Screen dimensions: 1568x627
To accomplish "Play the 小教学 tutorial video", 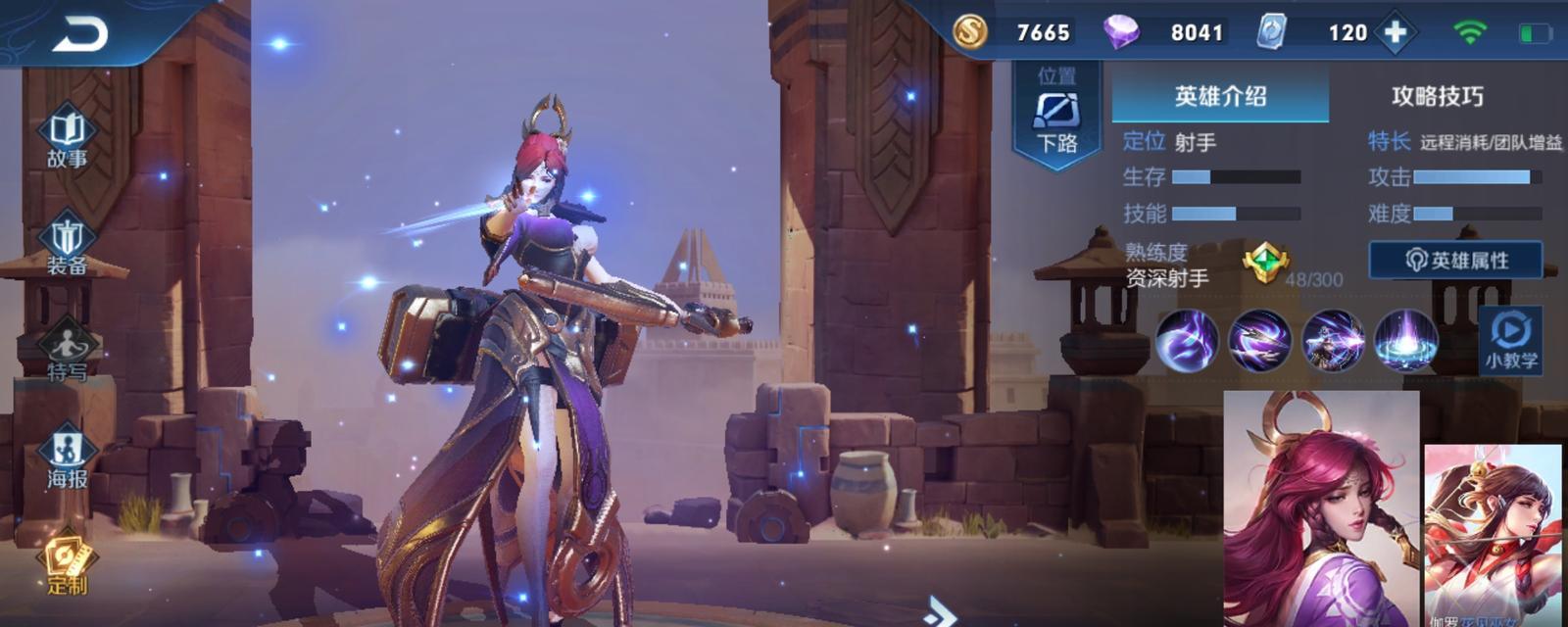I will tap(1510, 340).
